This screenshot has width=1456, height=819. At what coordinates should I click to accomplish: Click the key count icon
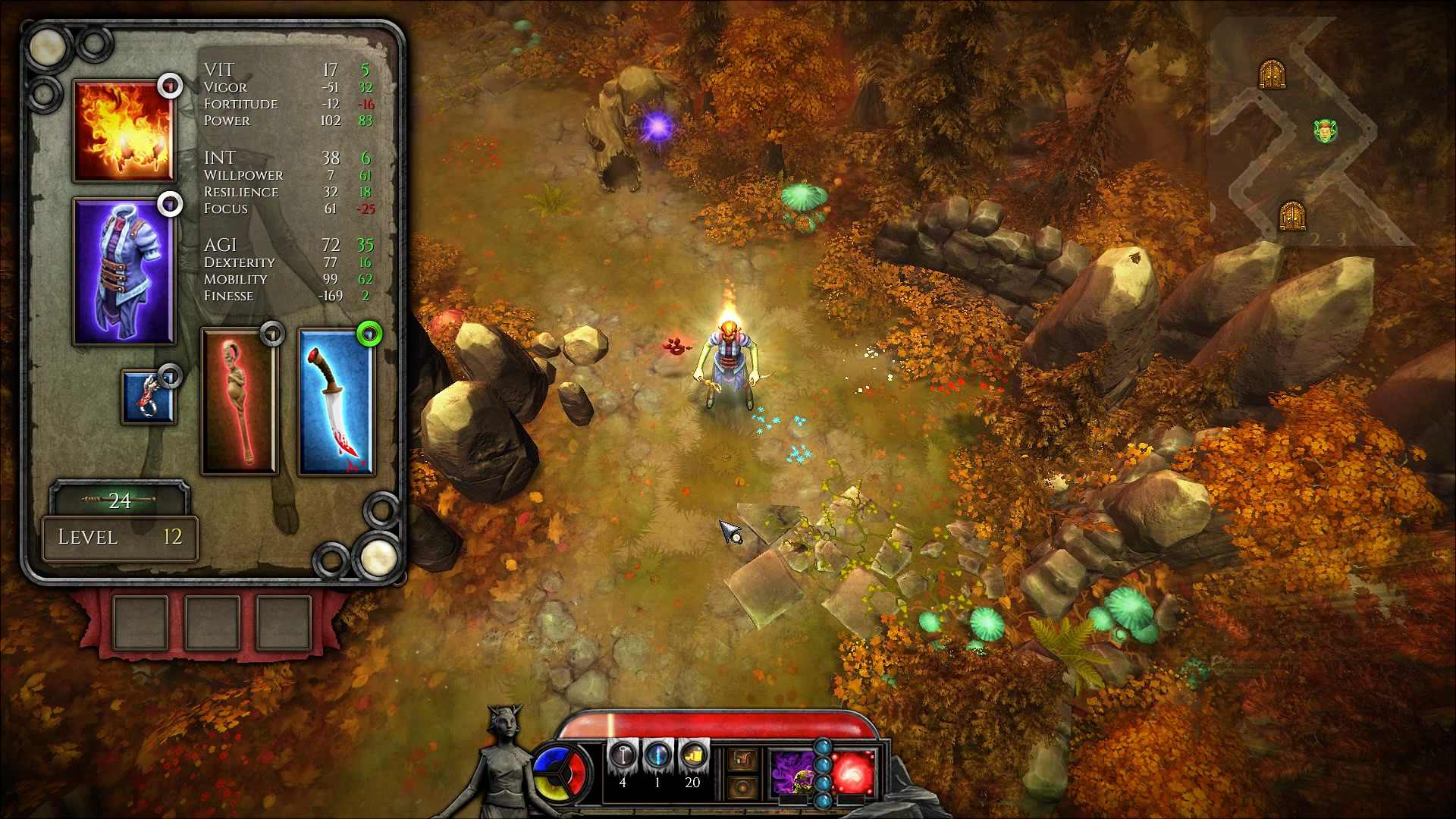pyautogui.click(x=623, y=756)
